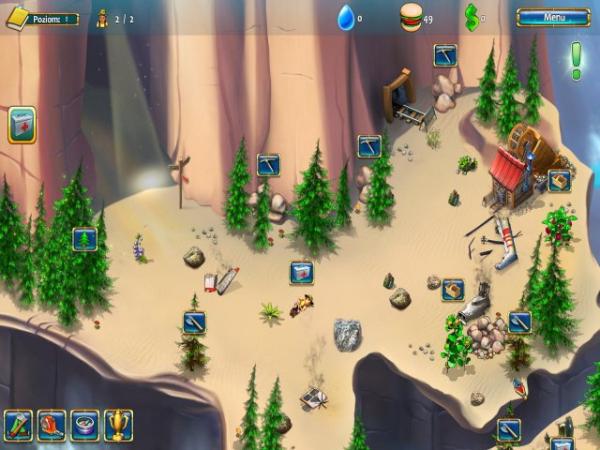Open the level book icon beside Poziom
The height and width of the screenshot is (450, 600).
17,17
